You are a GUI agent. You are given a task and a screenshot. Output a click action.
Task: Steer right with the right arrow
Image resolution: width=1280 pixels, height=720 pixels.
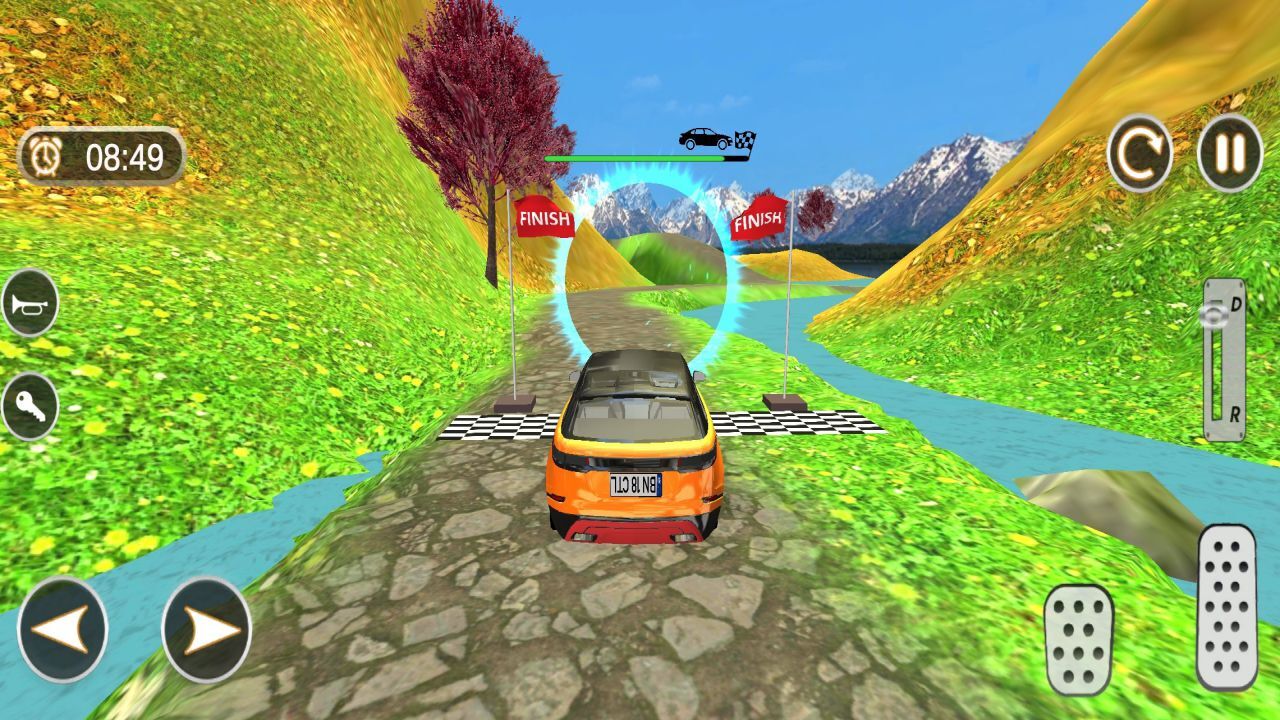pyautogui.click(x=207, y=630)
